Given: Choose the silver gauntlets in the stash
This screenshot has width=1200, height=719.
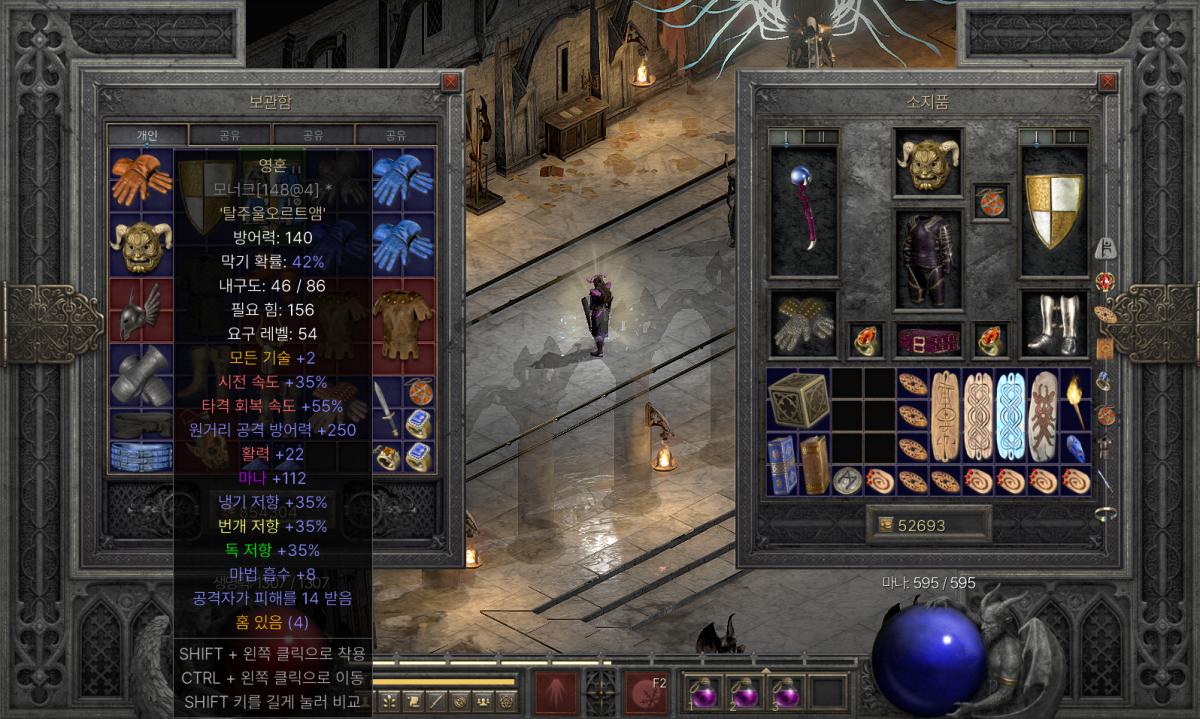Looking at the screenshot, I should [141, 375].
